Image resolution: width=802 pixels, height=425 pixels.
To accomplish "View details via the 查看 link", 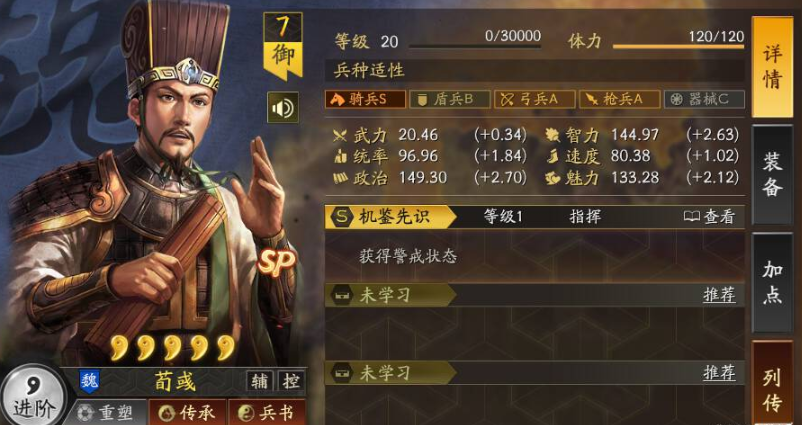I will coord(709,216).
